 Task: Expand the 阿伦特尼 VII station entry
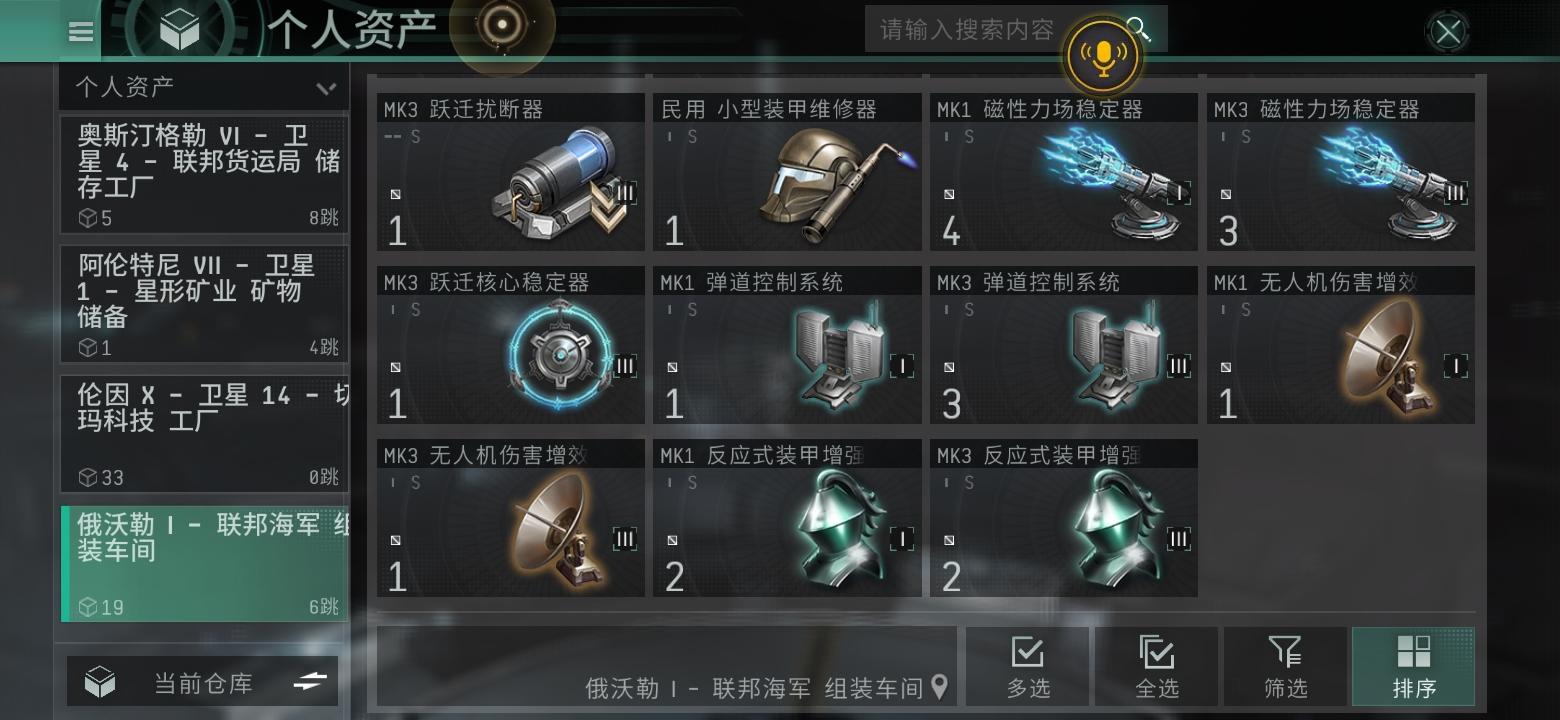[204, 305]
